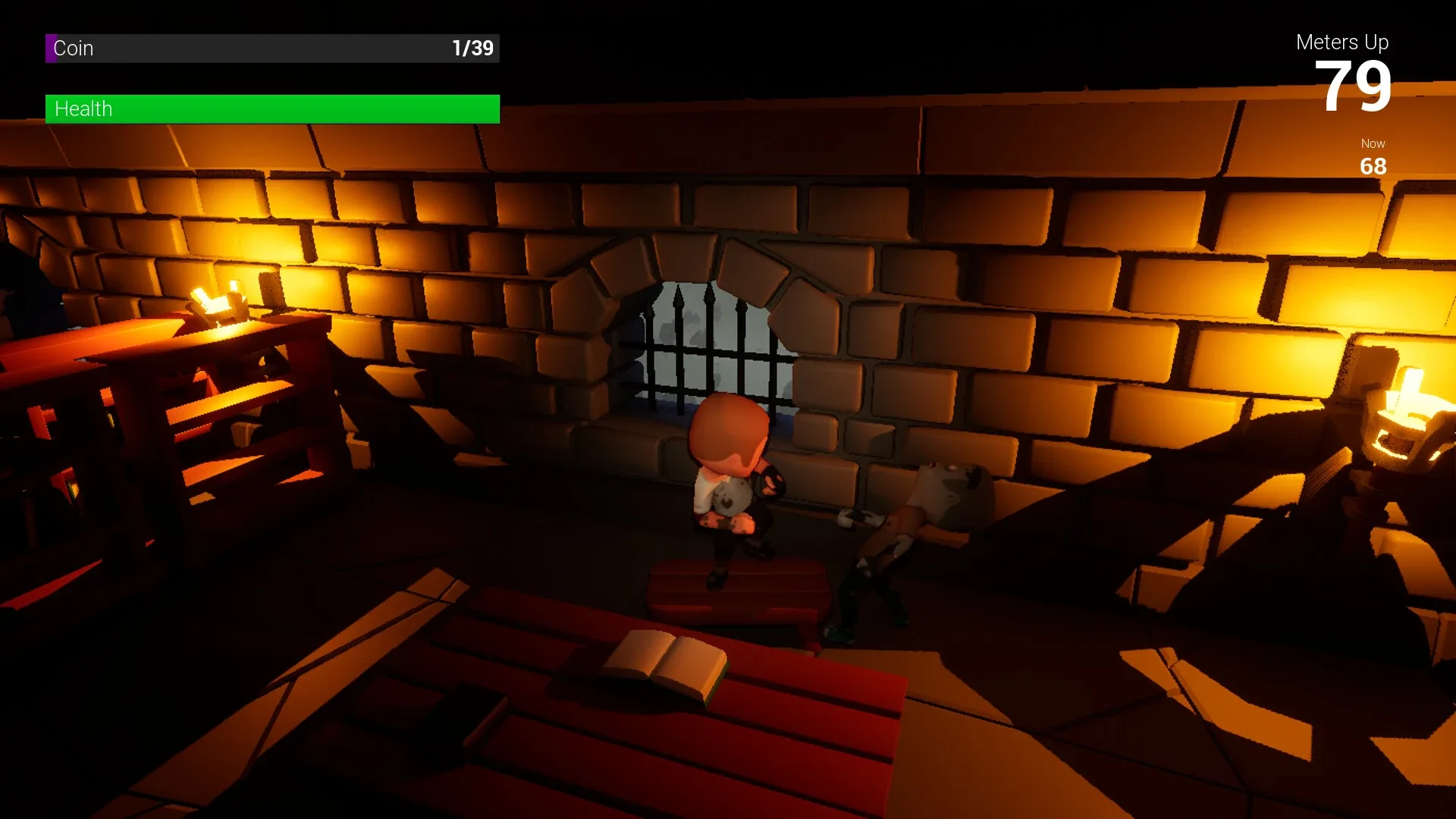Toggle the Coin counter display

[273, 49]
